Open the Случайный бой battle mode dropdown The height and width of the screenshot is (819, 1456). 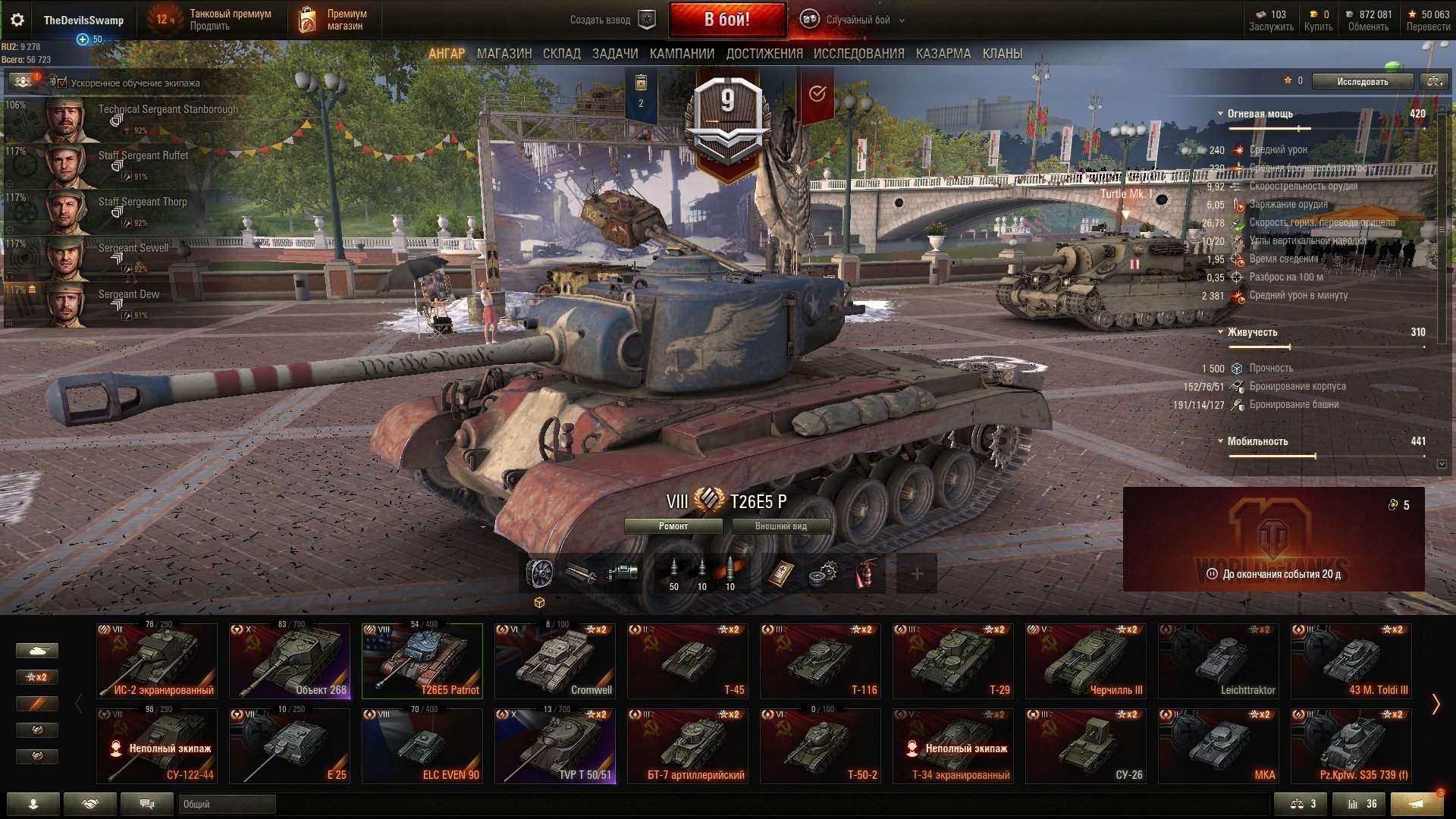tap(856, 20)
